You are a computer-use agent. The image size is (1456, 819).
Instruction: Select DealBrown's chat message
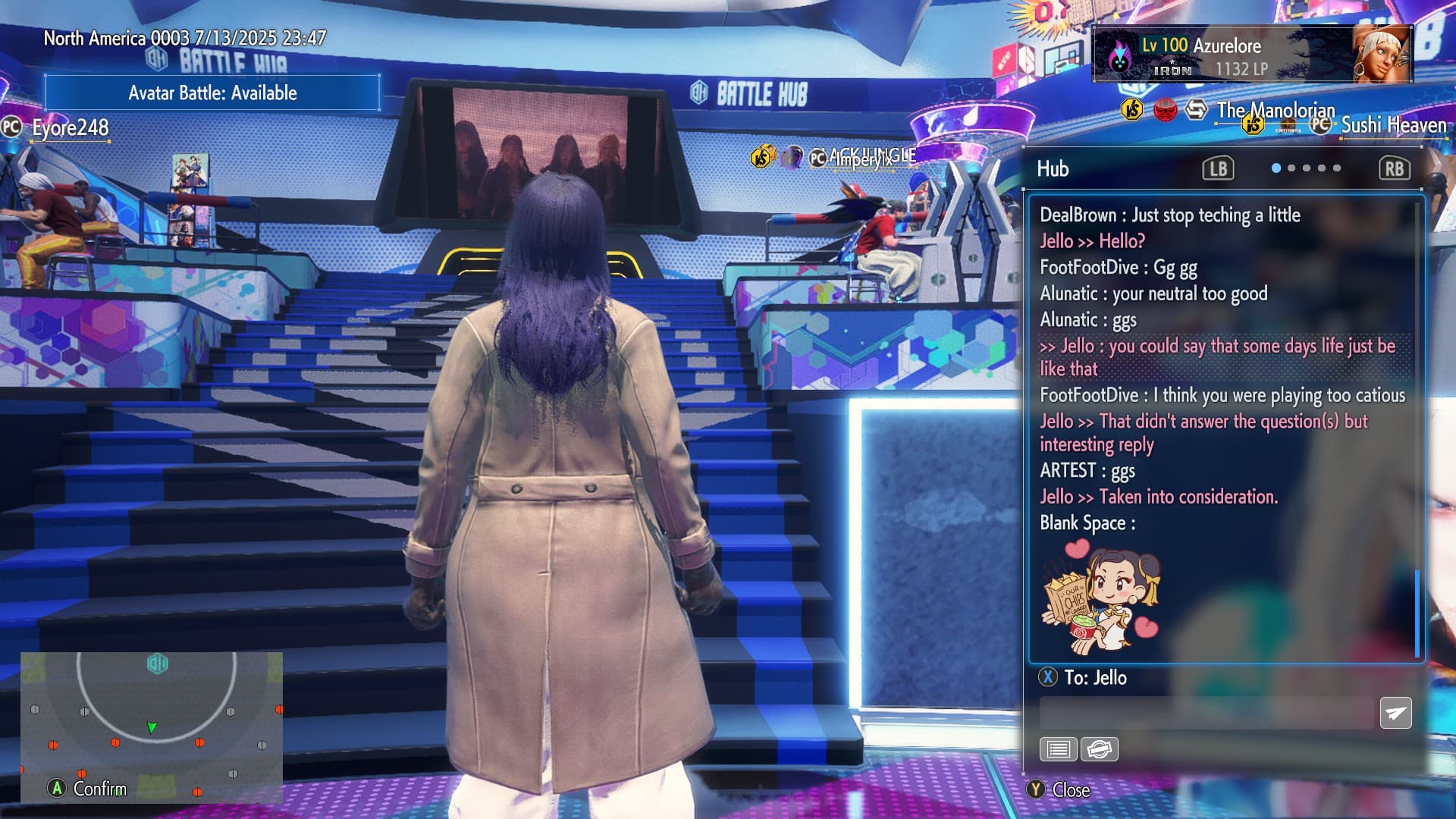[x=1169, y=215]
